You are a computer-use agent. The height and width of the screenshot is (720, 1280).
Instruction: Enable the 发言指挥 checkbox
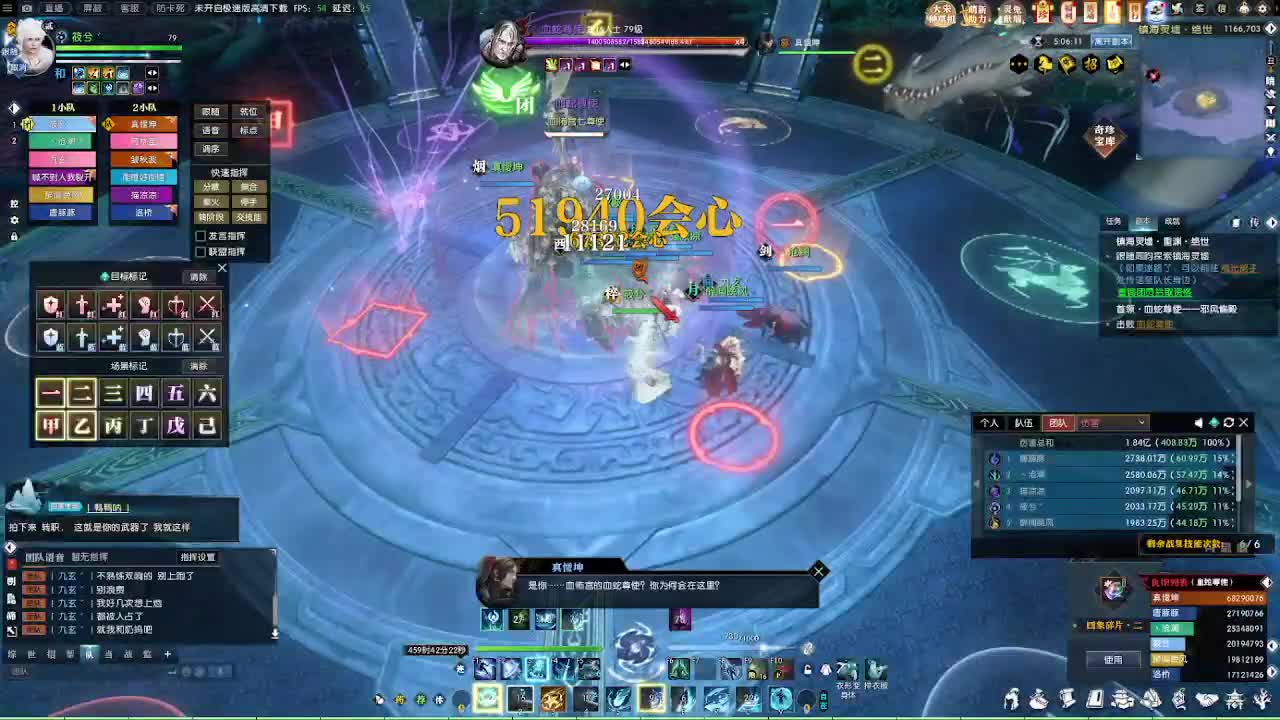[x=201, y=236]
